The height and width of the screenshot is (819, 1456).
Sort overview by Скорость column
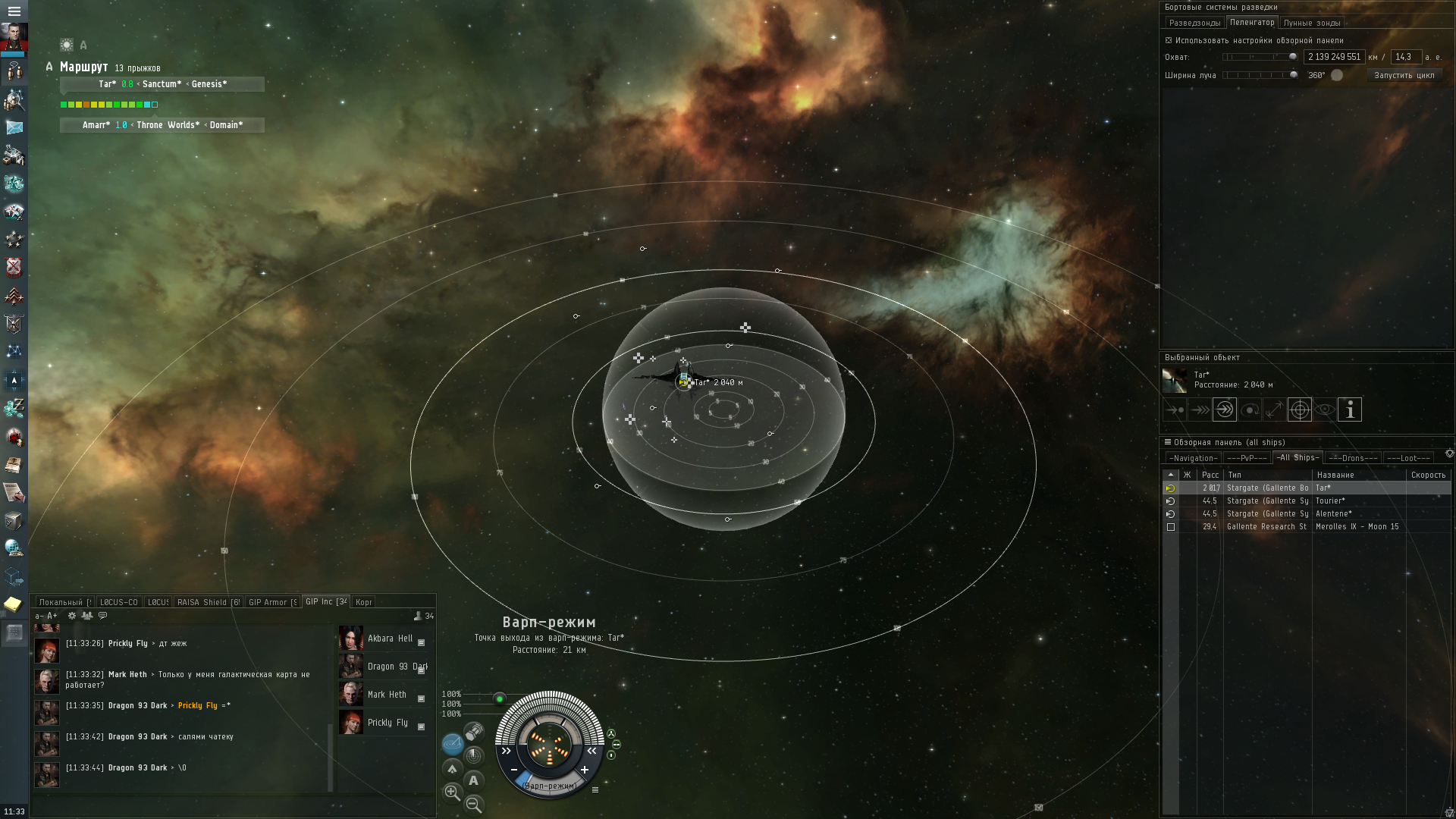(1428, 475)
